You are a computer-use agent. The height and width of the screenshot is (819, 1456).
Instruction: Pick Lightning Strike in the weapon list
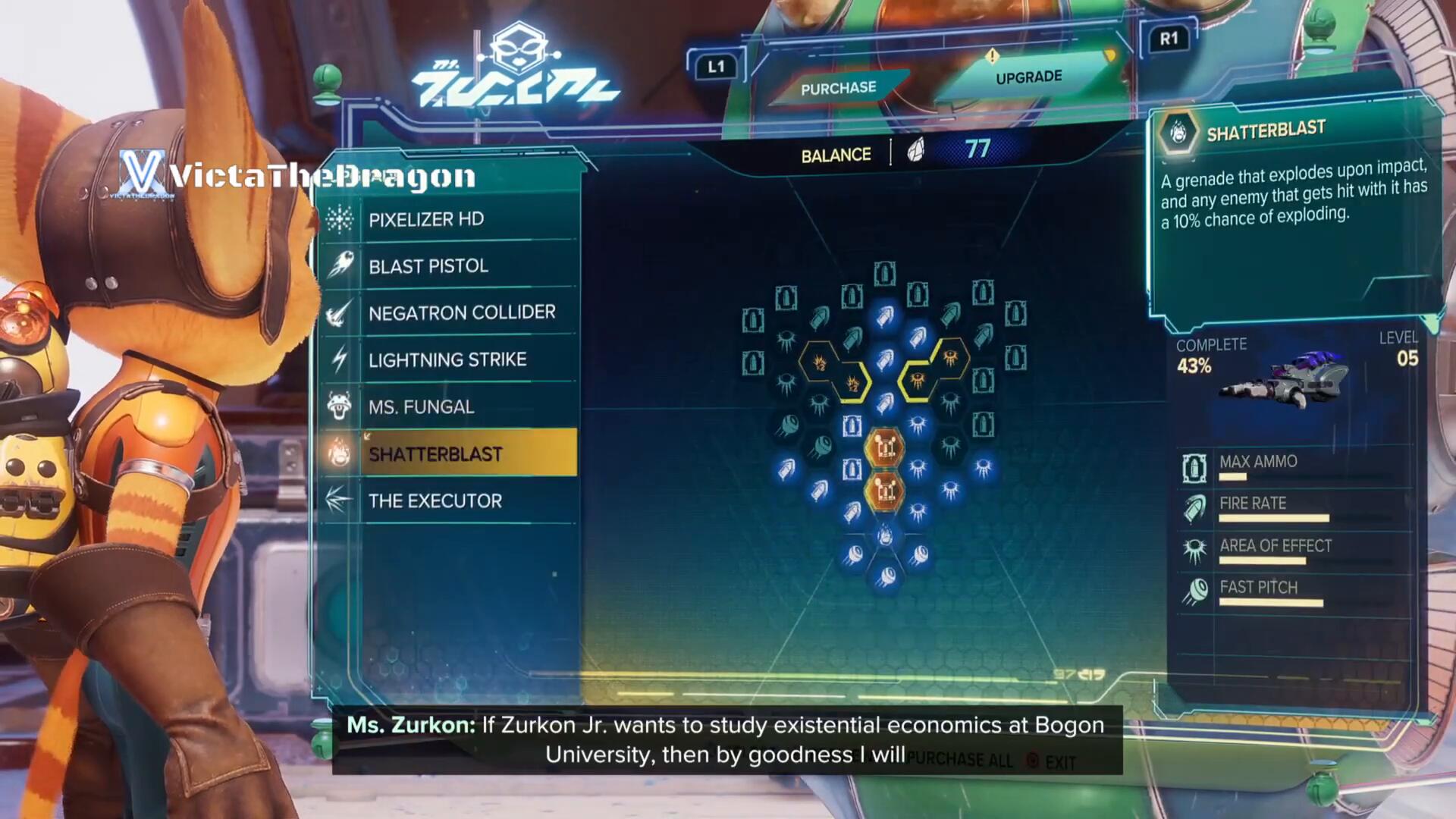tap(447, 359)
